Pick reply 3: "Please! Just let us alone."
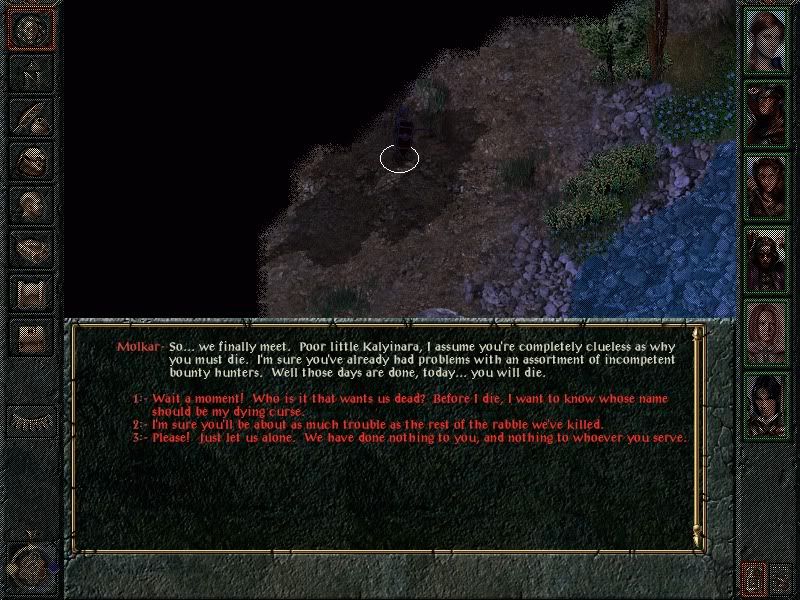This screenshot has width=800, height=600. 418,438
